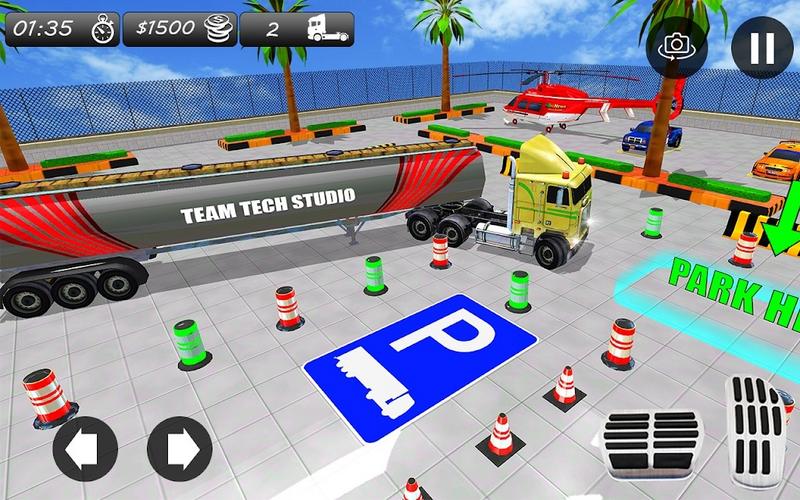Steer left with the left arrow button
The height and width of the screenshot is (500, 800).
point(86,448)
